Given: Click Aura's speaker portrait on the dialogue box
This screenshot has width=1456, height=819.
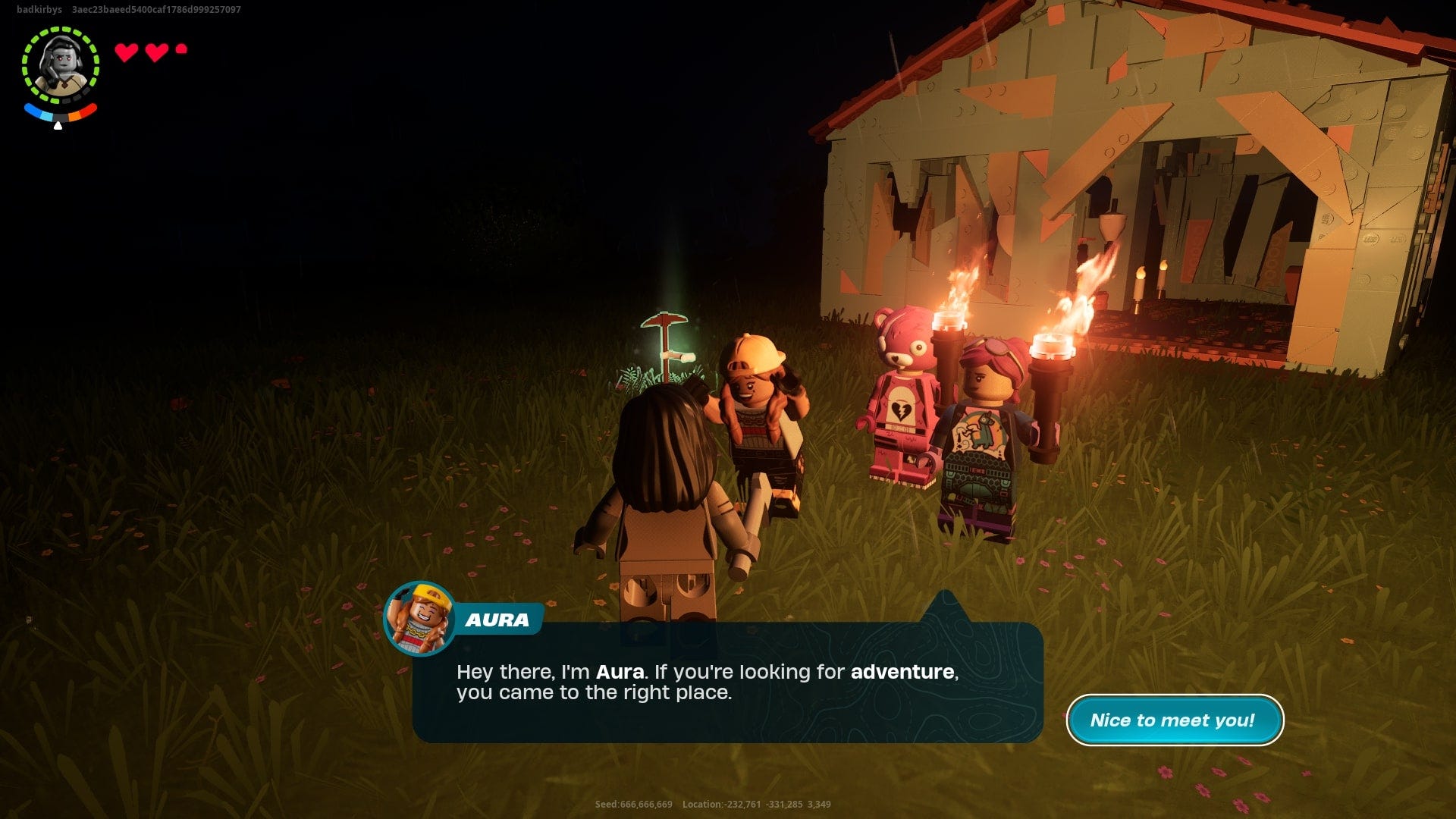Looking at the screenshot, I should (x=419, y=619).
